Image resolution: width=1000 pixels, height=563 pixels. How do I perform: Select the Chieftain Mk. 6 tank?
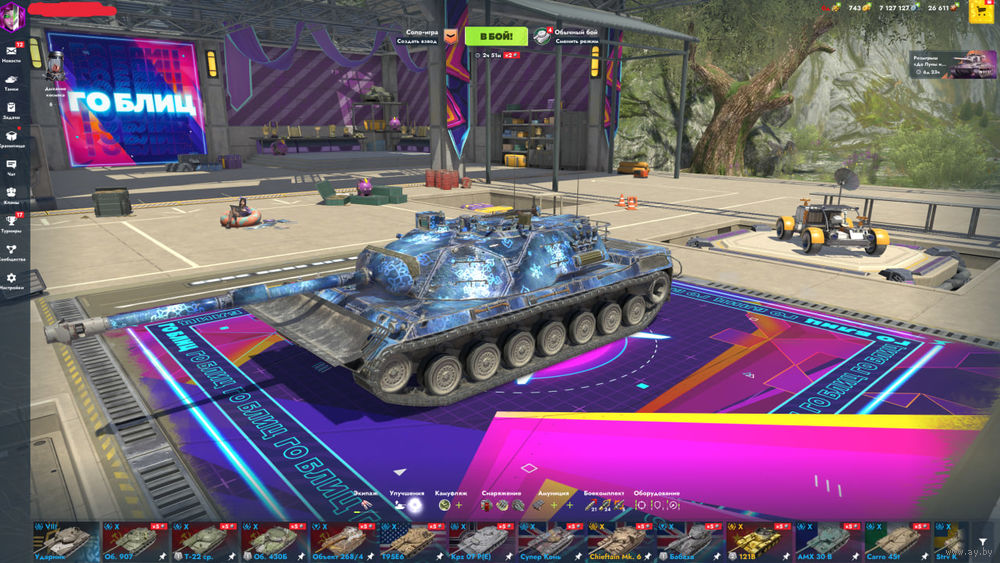click(x=617, y=540)
